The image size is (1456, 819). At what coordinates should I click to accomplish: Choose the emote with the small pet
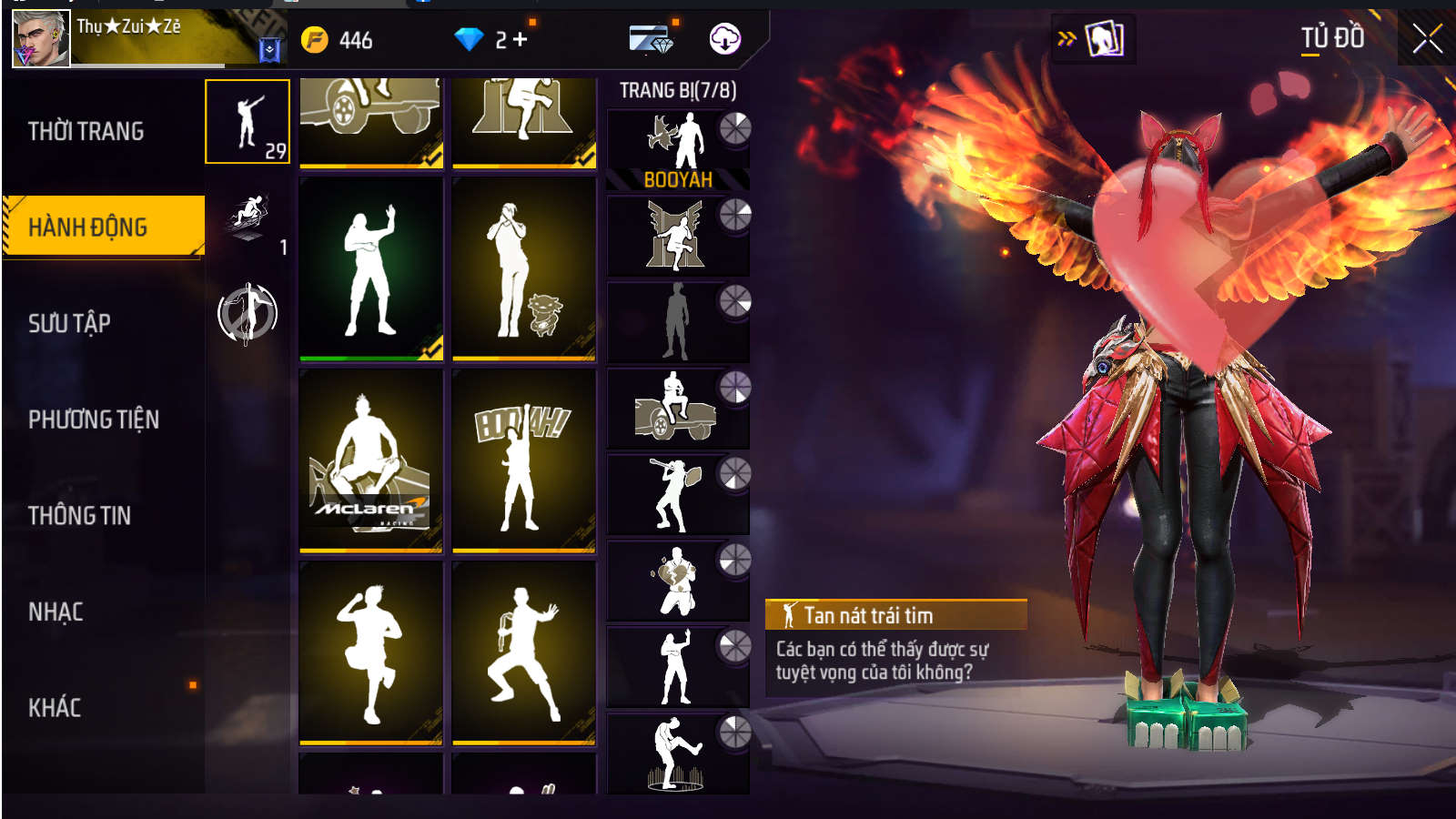[523, 269]
